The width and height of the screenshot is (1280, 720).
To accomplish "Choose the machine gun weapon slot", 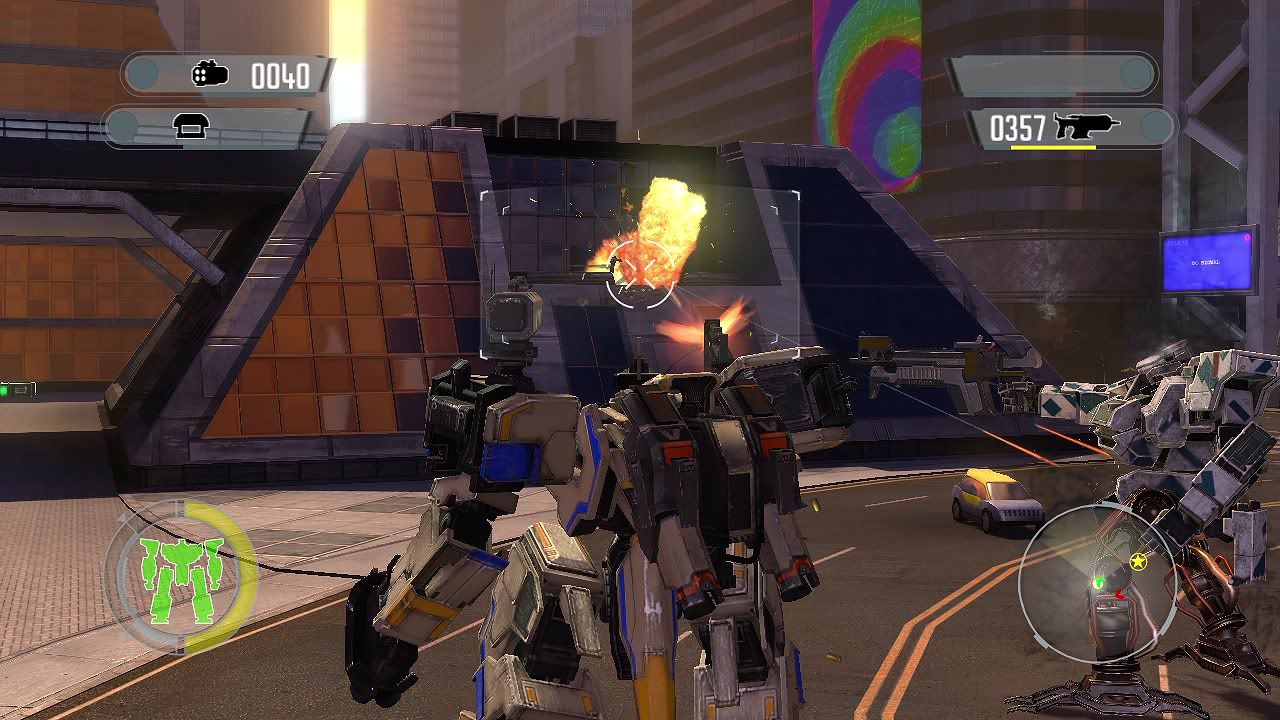I will 1070,127.
